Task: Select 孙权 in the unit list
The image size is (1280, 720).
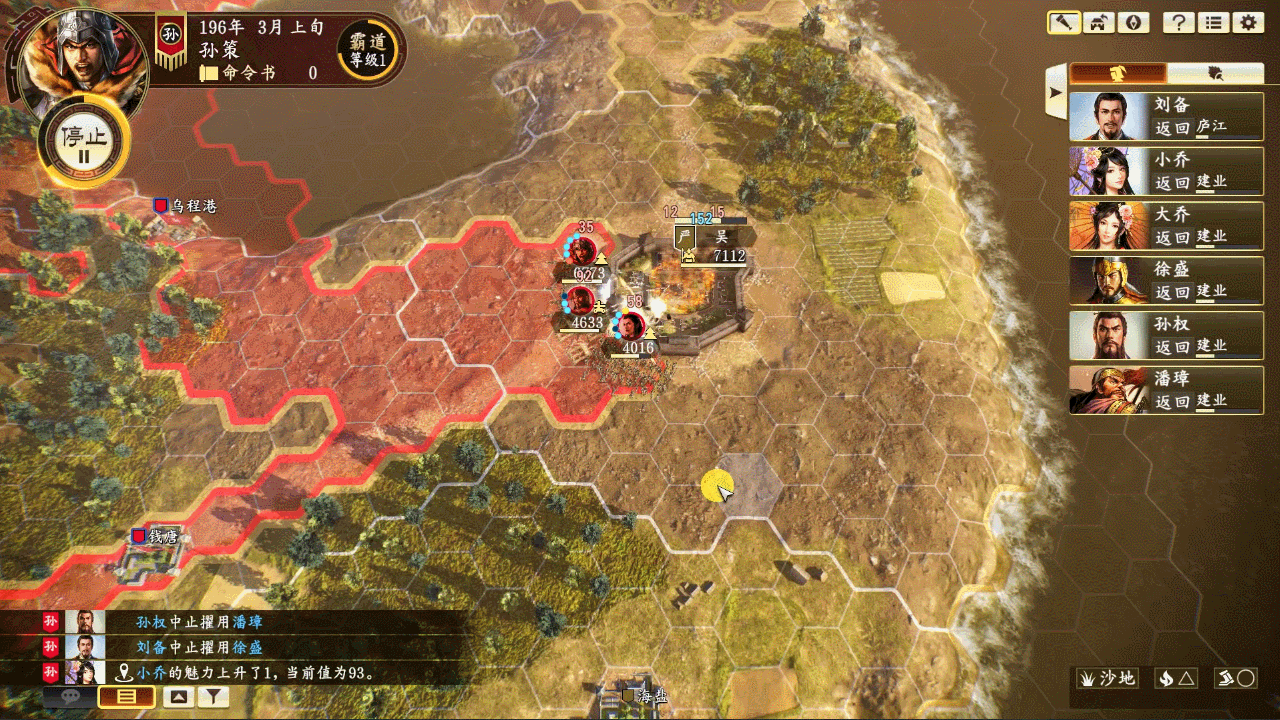Action: click(x=1166, y=336)
